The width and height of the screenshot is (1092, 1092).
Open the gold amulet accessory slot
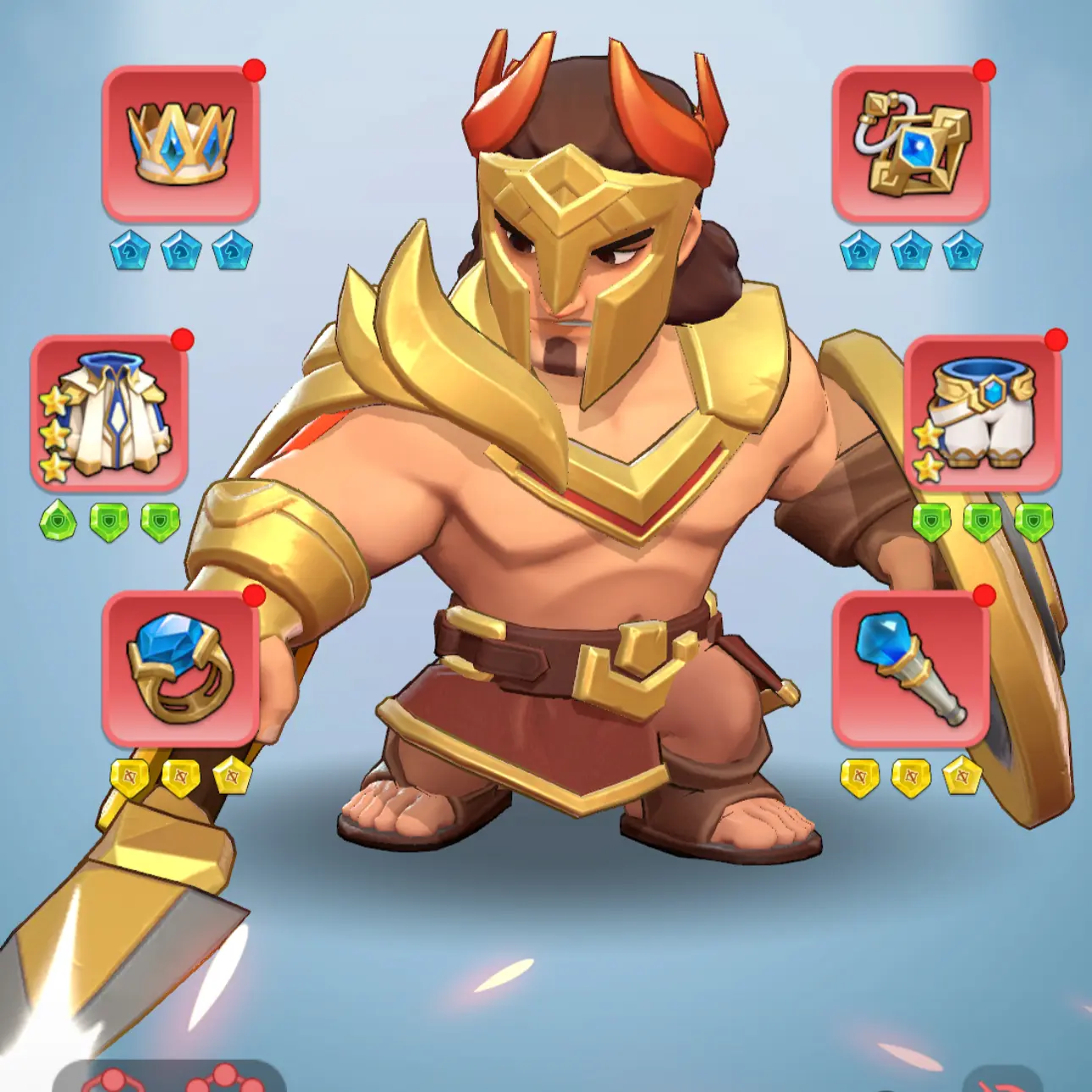click(x=911, y=143)
